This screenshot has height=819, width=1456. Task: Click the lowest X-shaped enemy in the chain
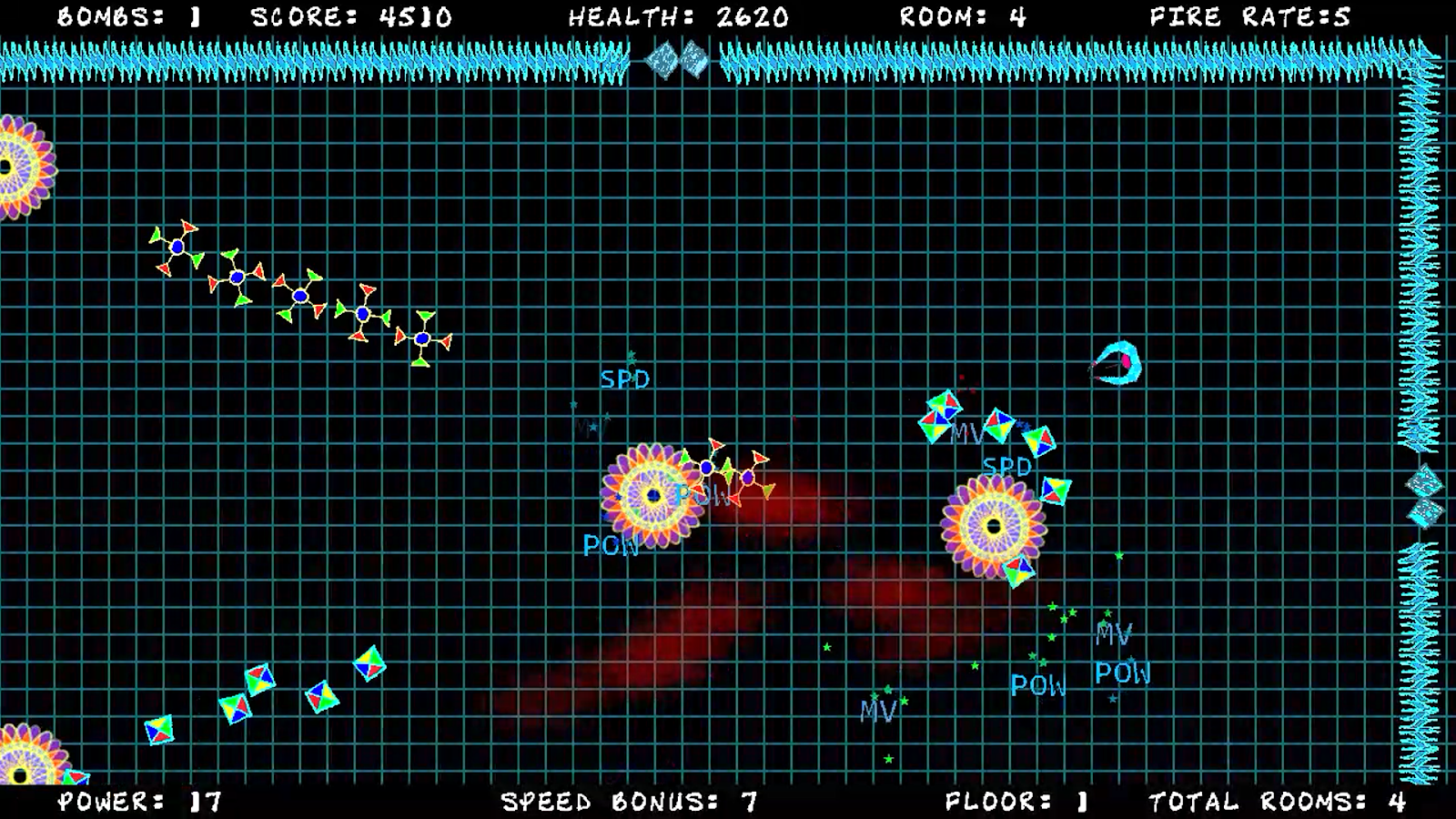coord(421,339)
